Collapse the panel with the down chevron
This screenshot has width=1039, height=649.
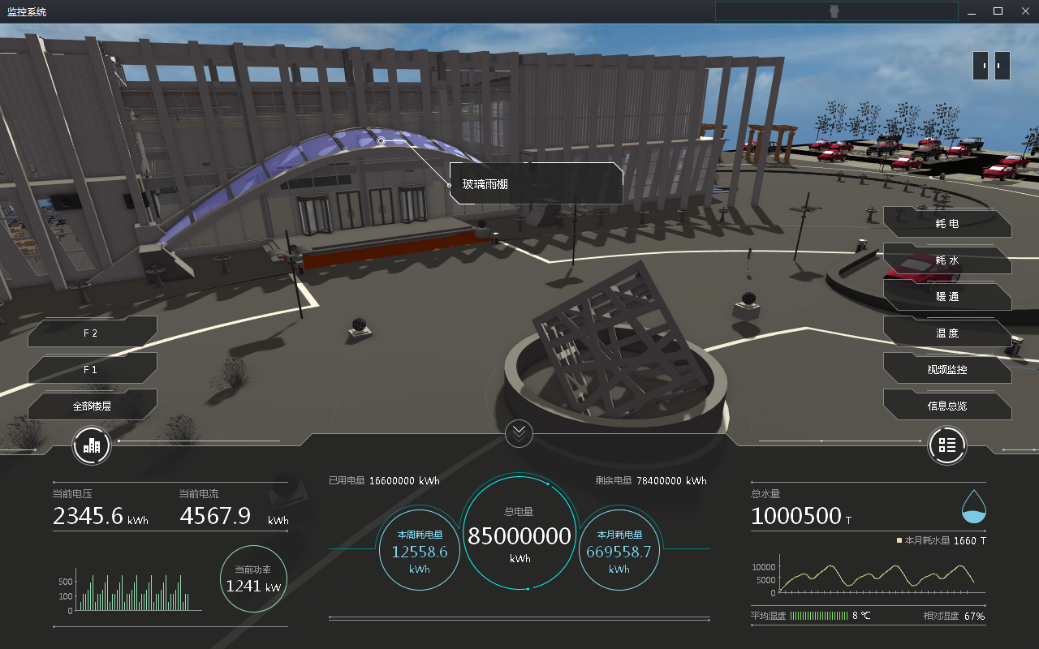[519, 433]
